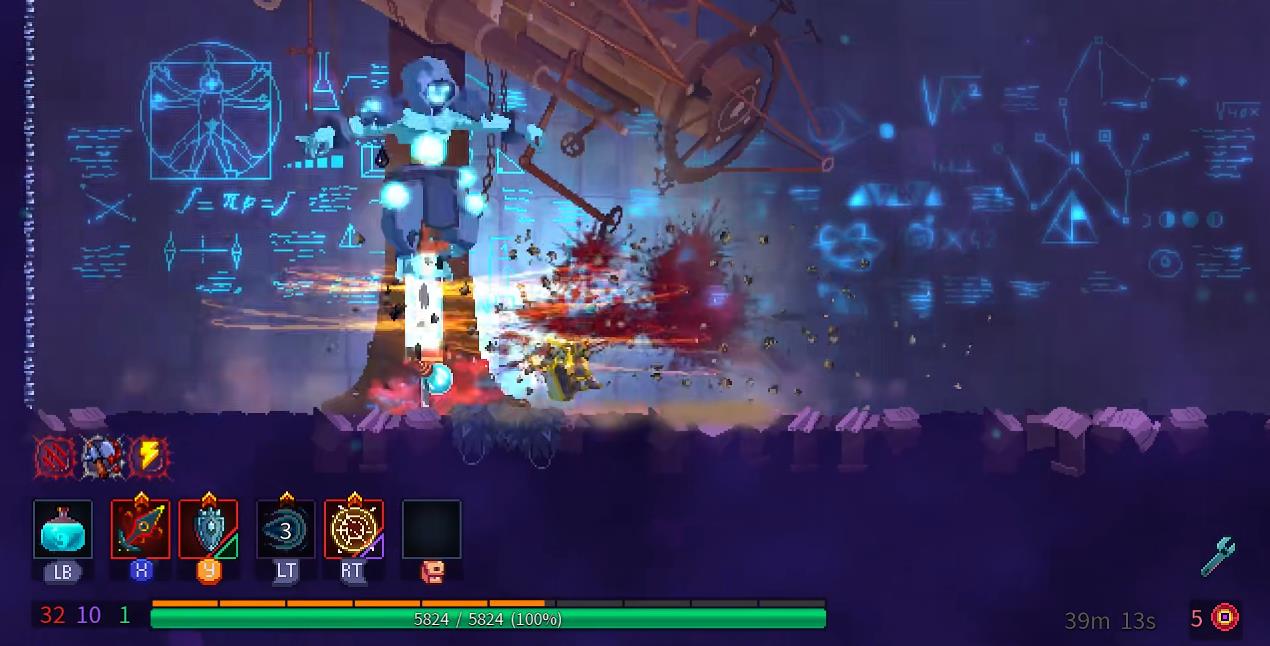Viewport: 1270px width, 646px height.
Task: Click the red and gold coin icon
Action: click(1225, 617)
